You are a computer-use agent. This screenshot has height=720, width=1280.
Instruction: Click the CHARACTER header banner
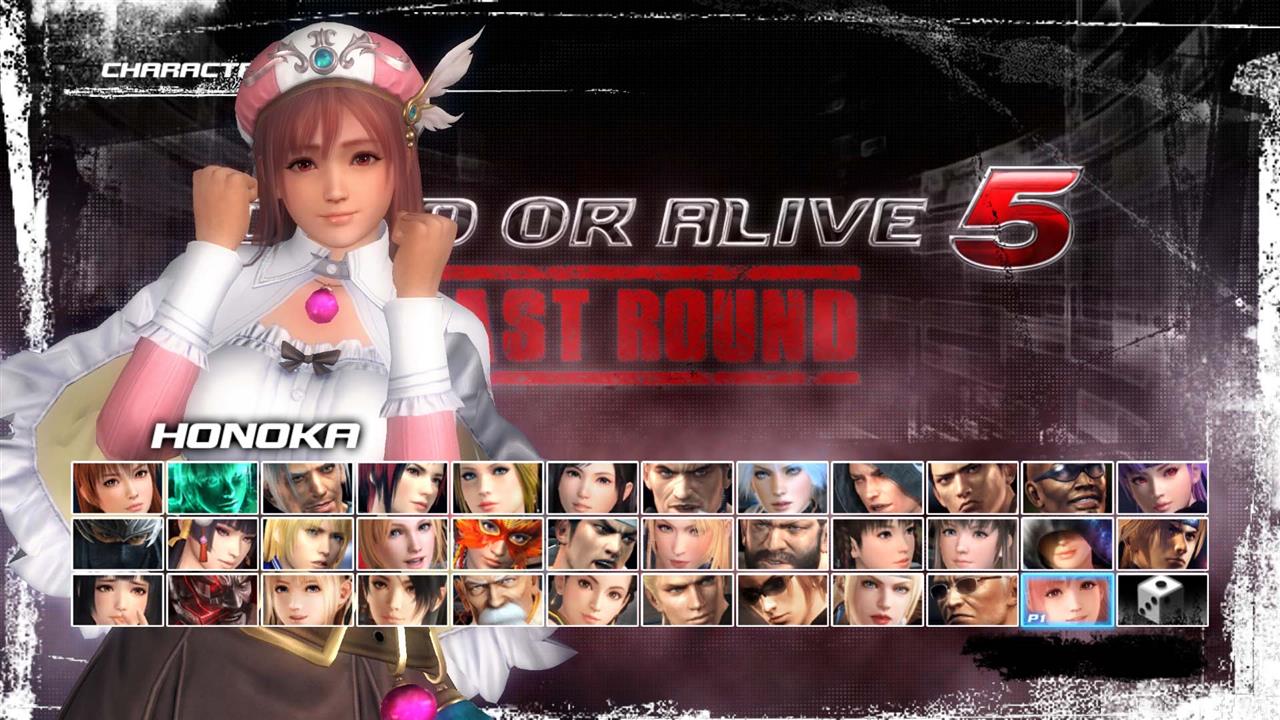[x=175, y=70]
